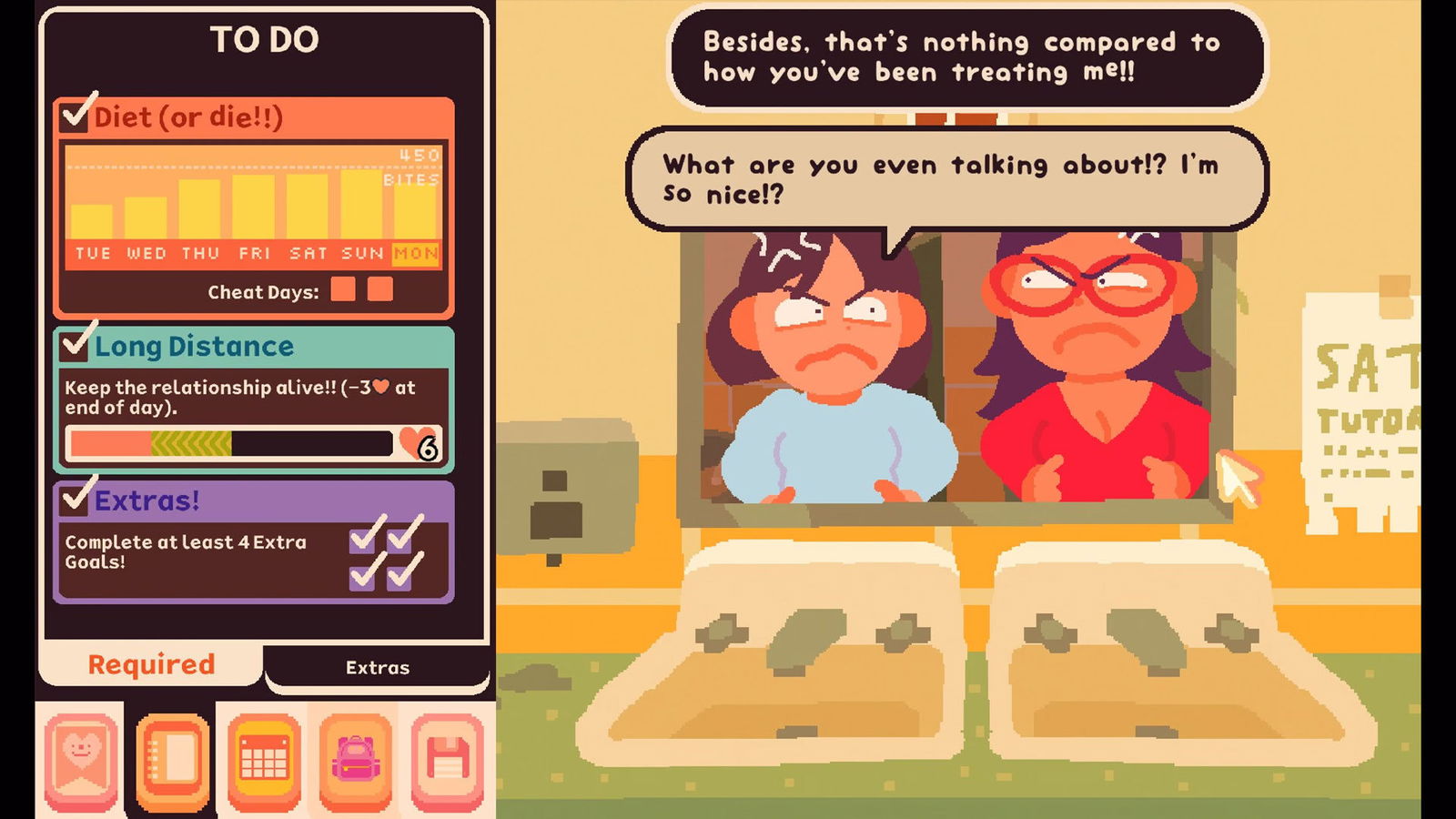This screenshot has width=1456, height=819.
Task: Switch to the Extras tab
Action: click(377, 668)
